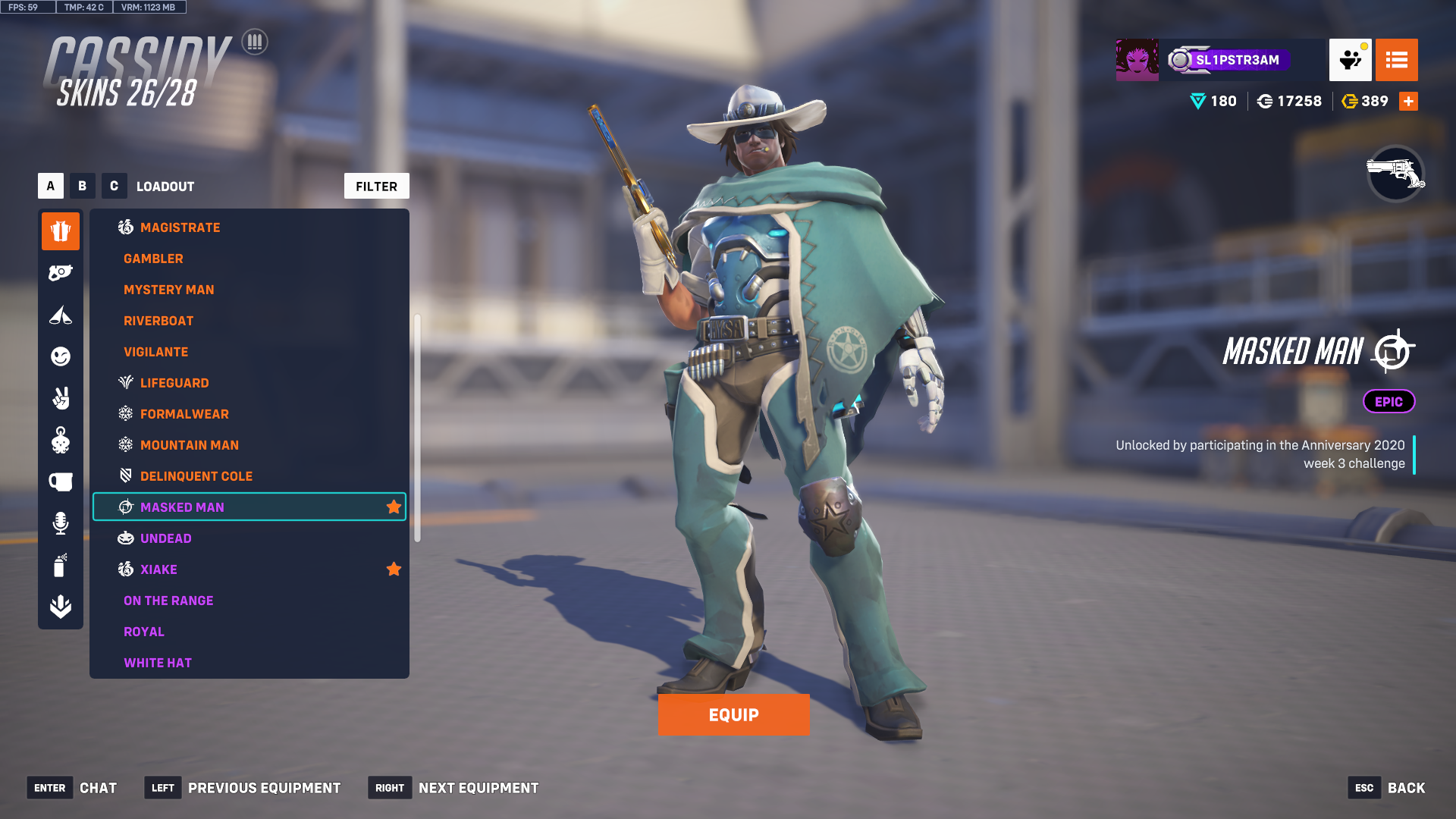1456x819 pixels.
Task: Select the Xiake skin
Action: click(158, 570)
